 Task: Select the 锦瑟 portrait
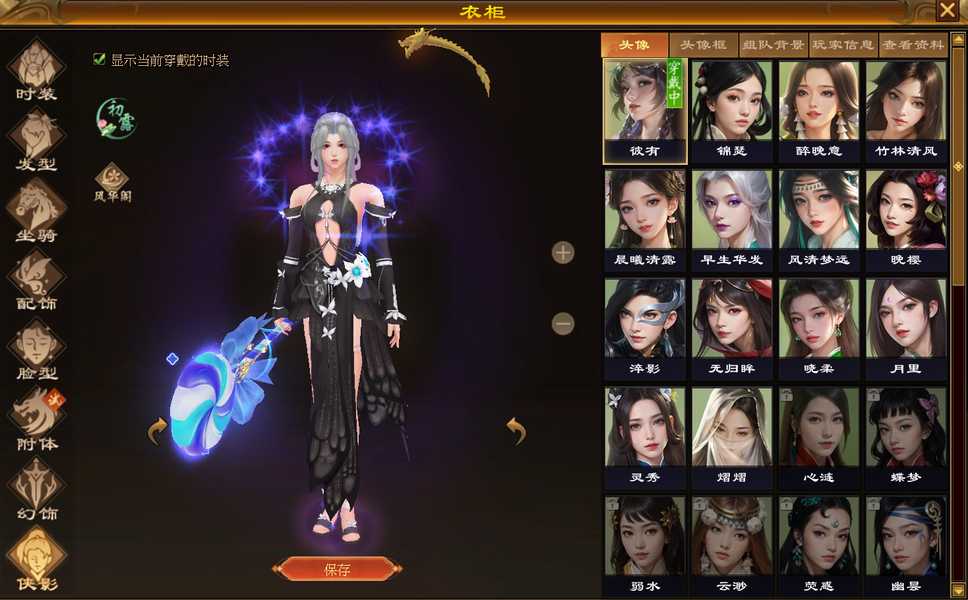[732, 110]
